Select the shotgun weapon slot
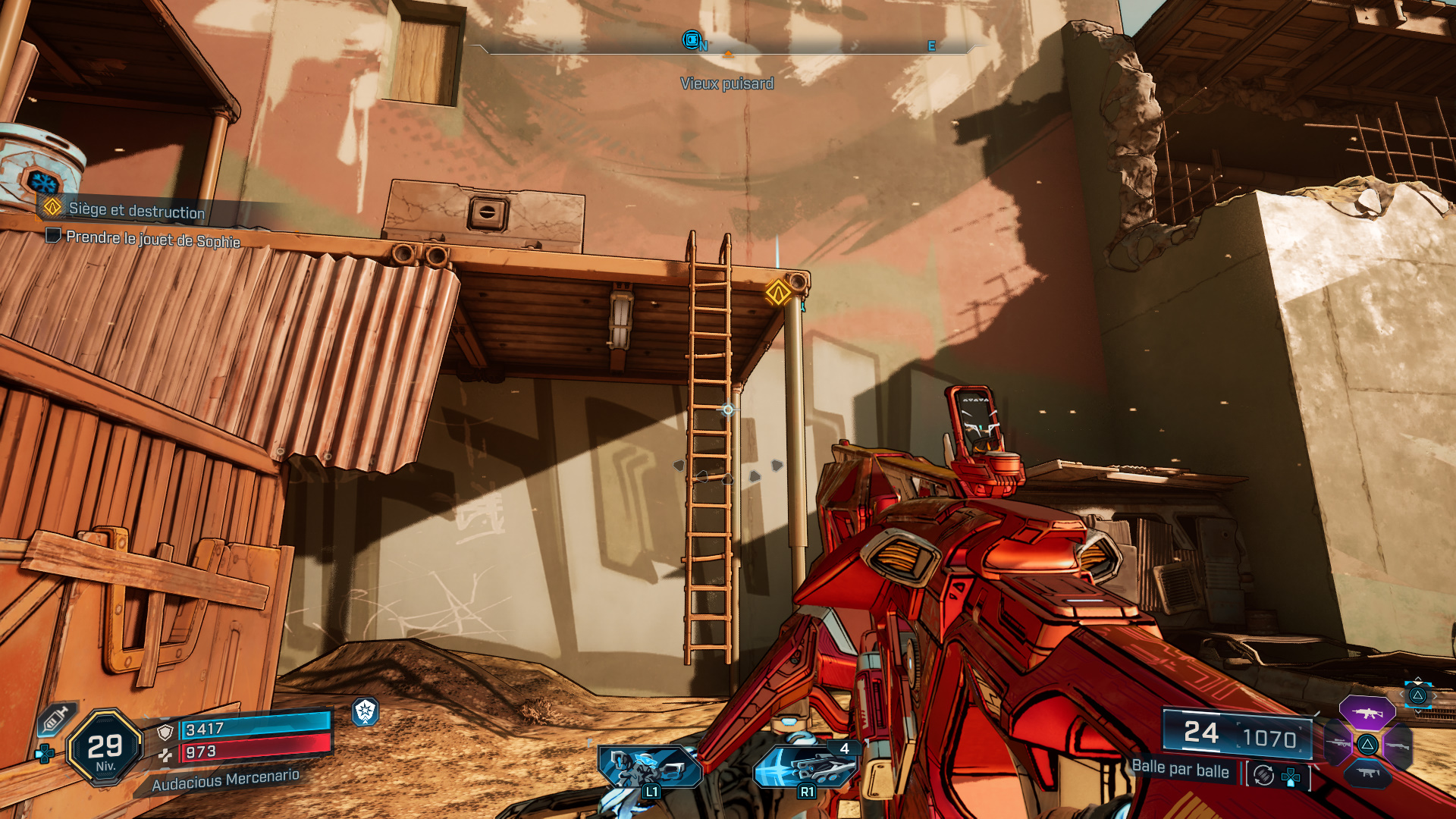This screenshot has height=819, width=1456. click(1398, 745)
